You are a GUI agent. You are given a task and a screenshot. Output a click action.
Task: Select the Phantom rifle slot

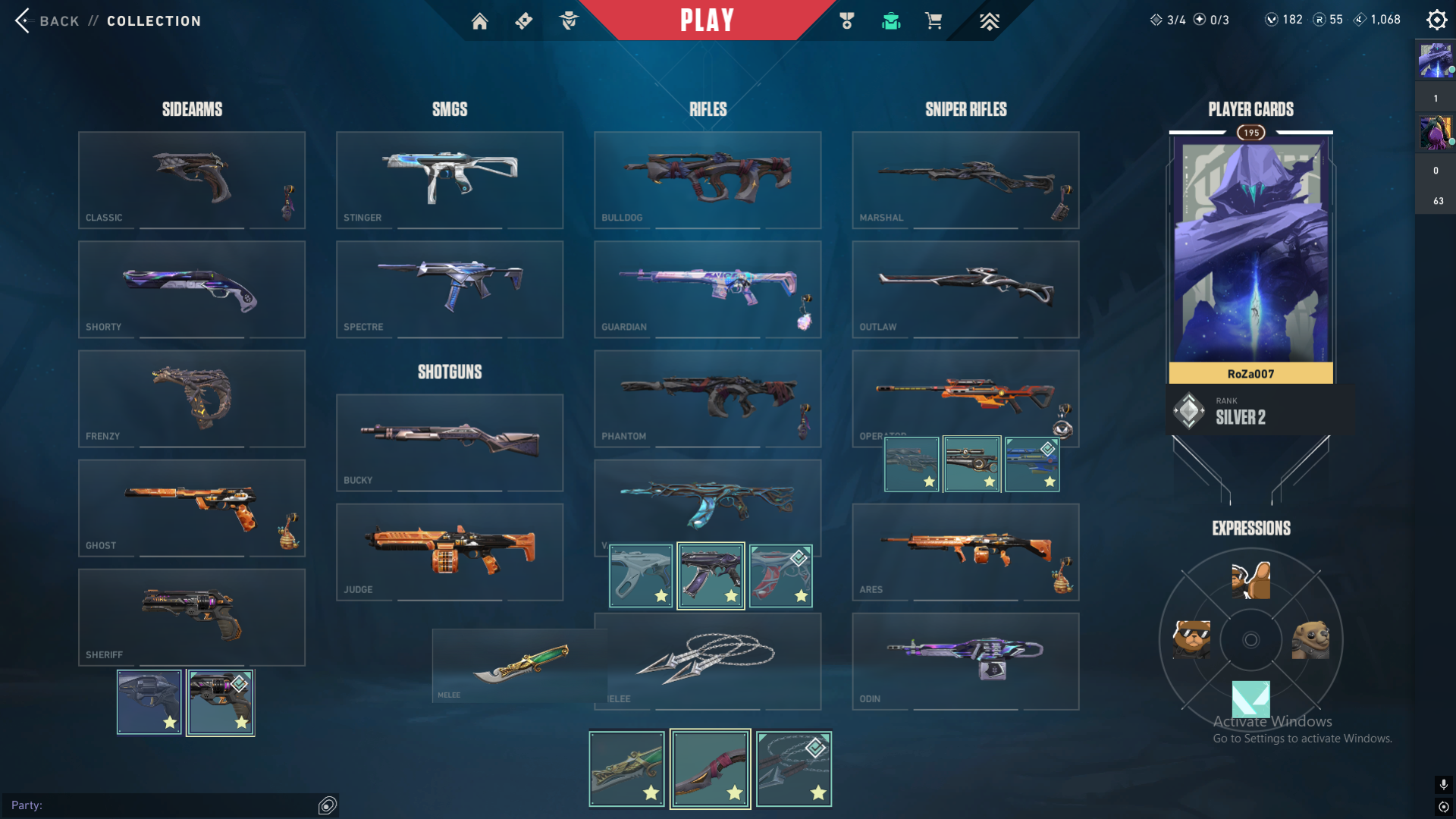pos(707,398)
